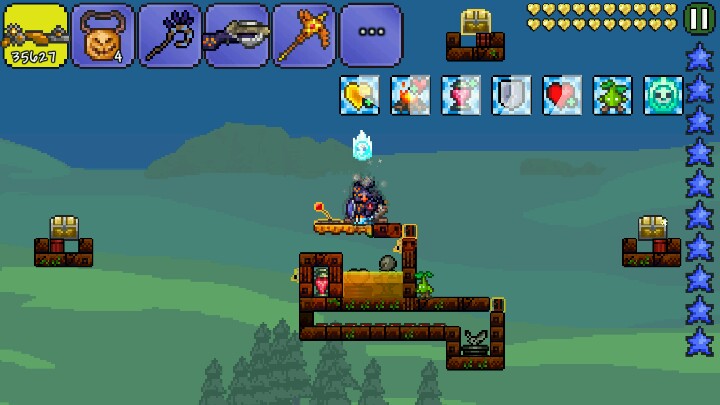Tap the silver shield buff icon
The image size is (720, 405).
(511, 95)
